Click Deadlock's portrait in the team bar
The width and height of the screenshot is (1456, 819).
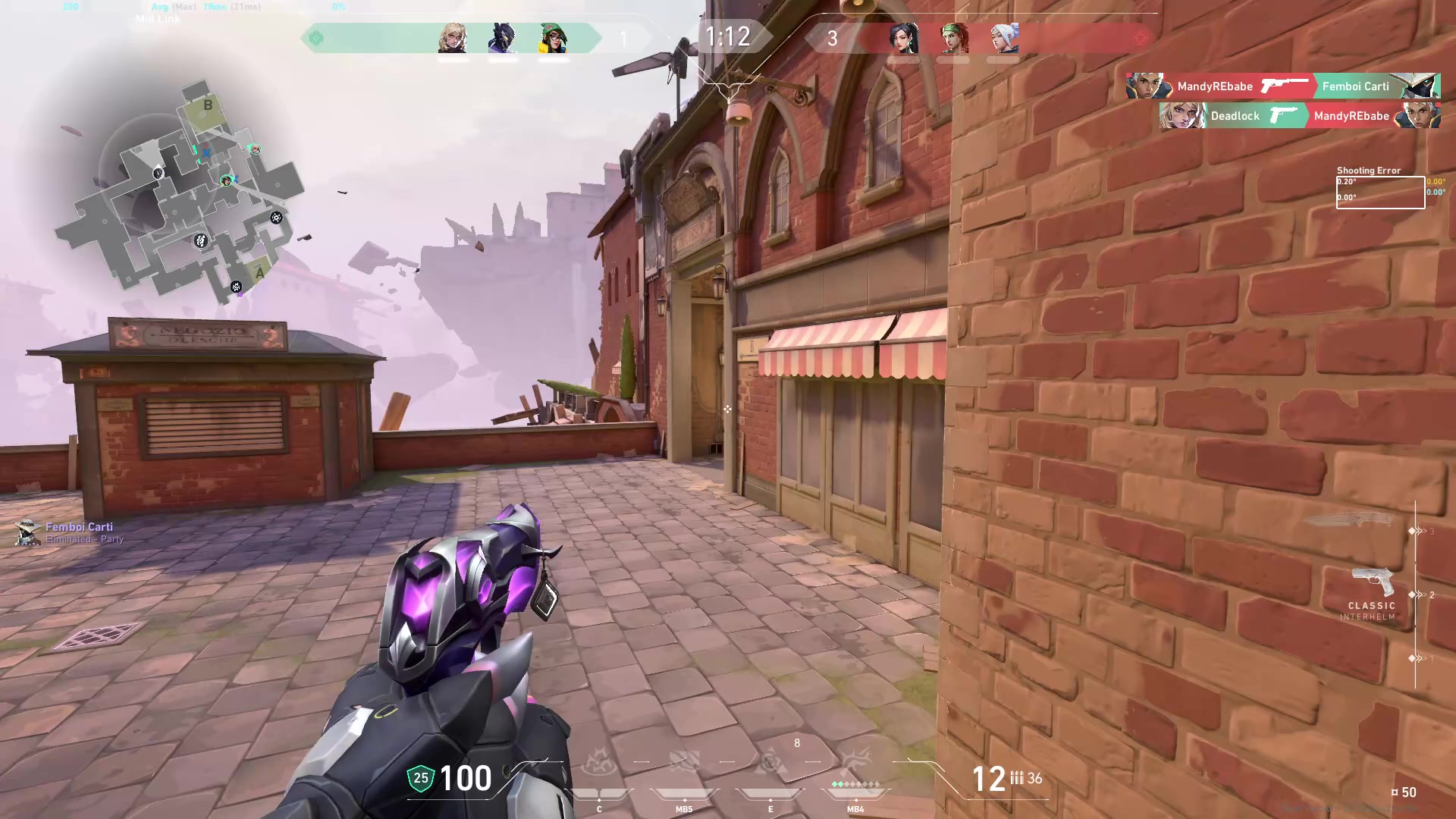(x=453, y=38)
